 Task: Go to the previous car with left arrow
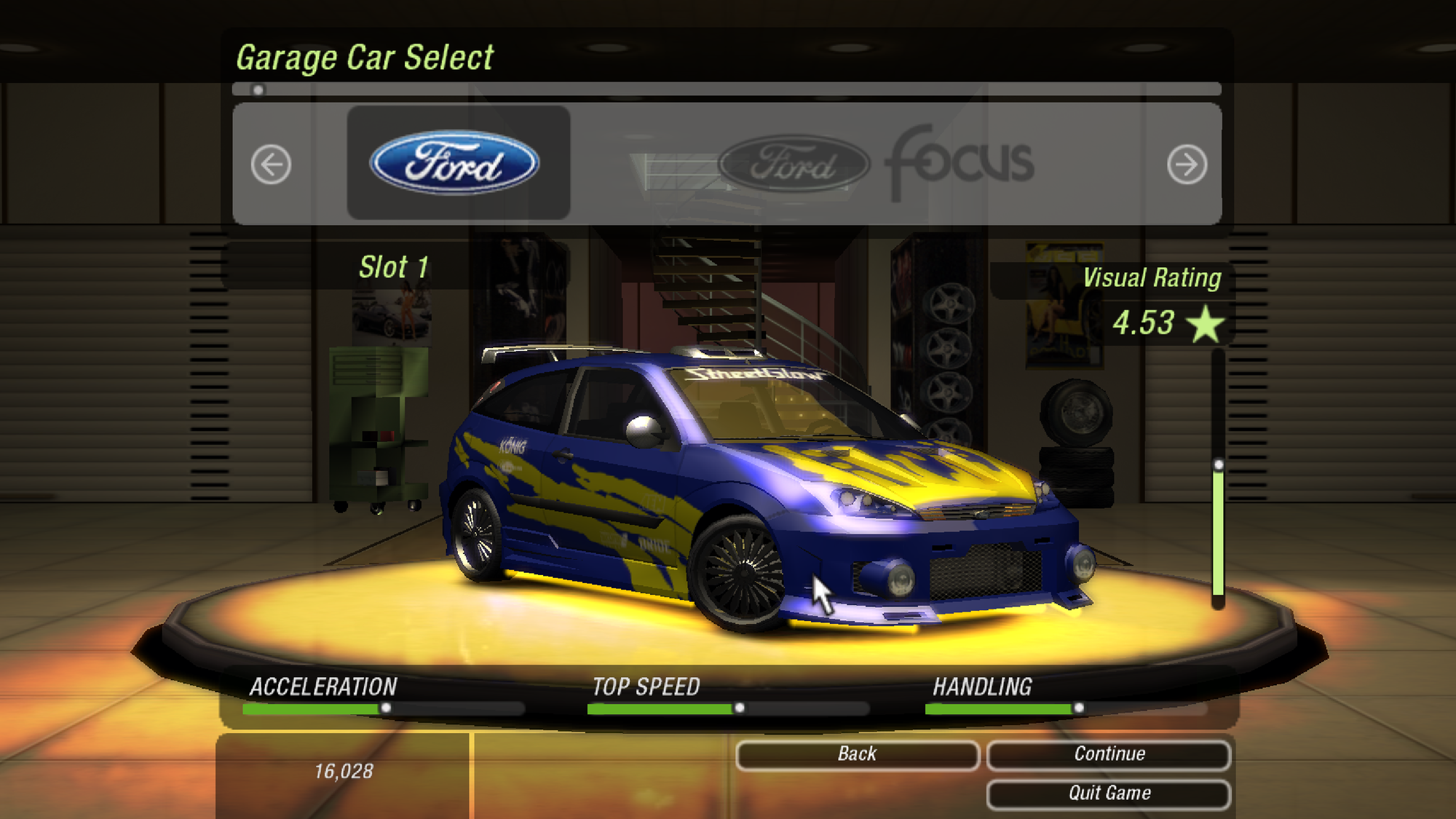[x=271, y=165]
